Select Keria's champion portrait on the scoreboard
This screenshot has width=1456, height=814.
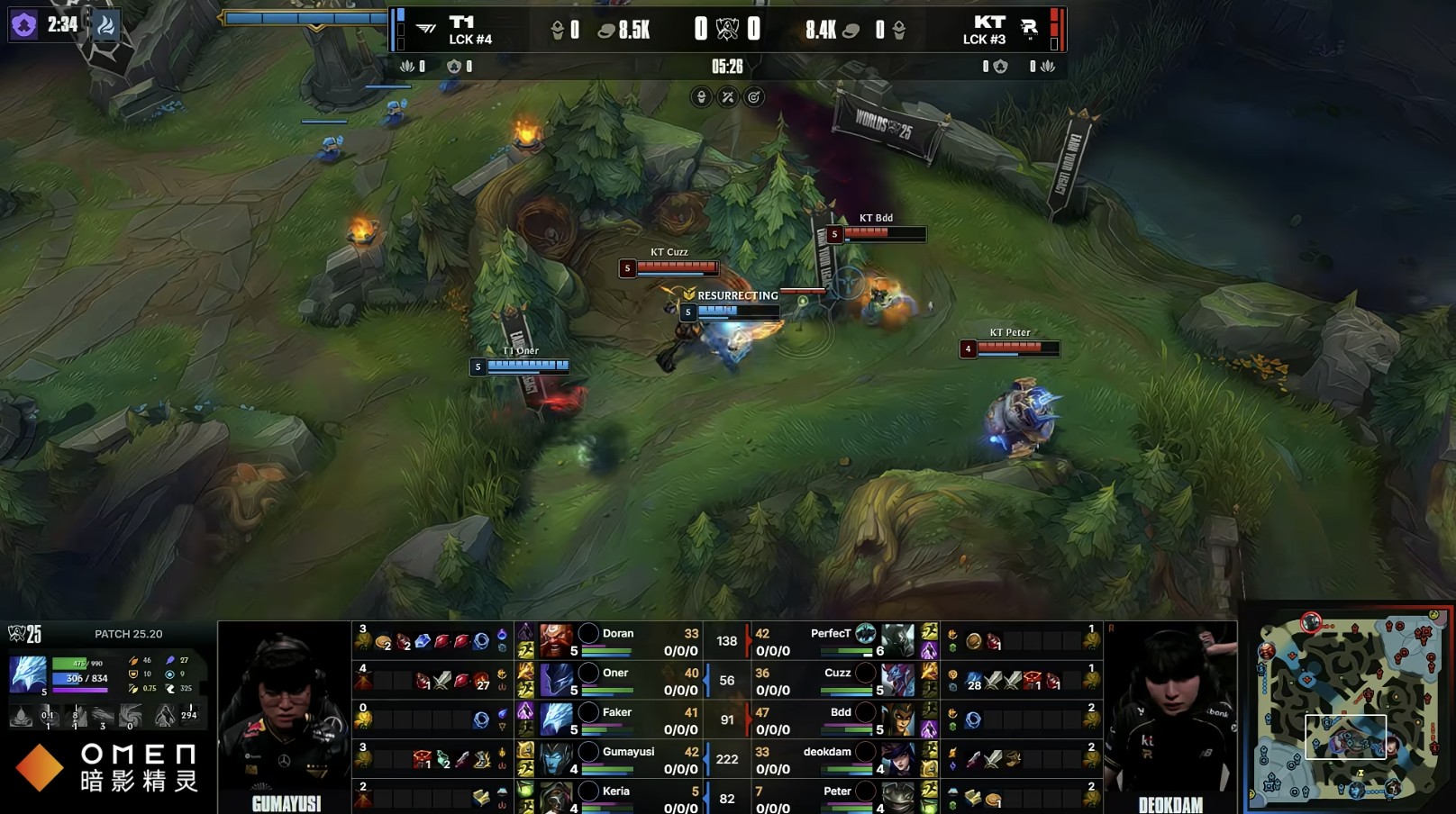(x=556, y=797)
